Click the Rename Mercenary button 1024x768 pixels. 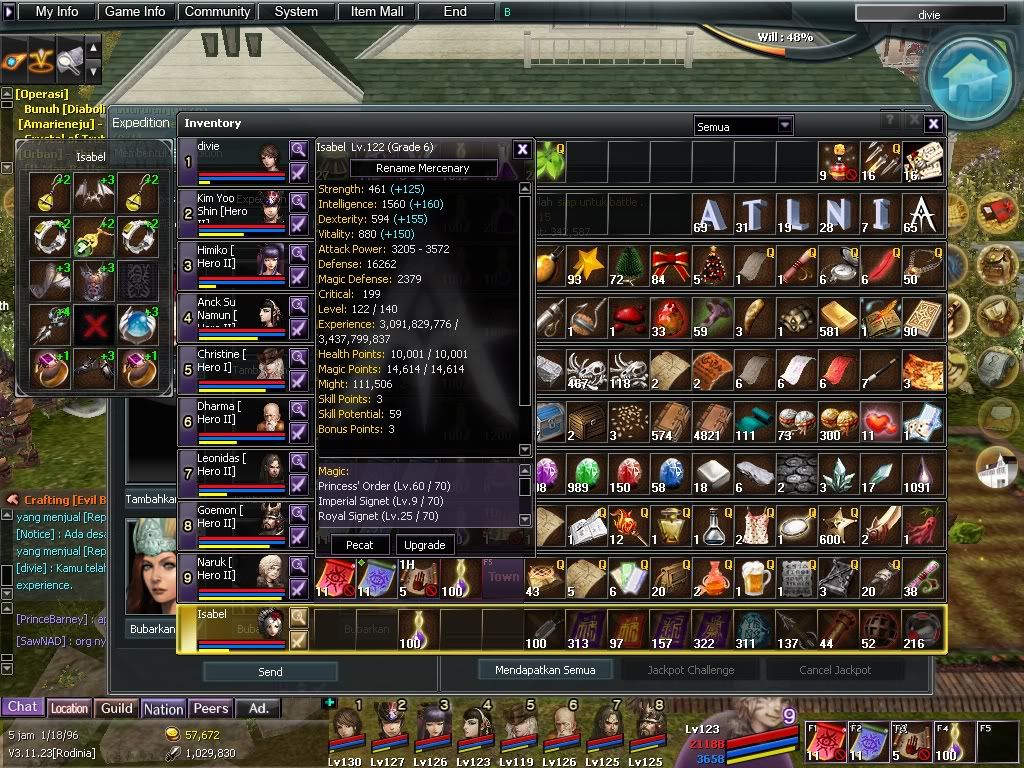click(423, 168)
